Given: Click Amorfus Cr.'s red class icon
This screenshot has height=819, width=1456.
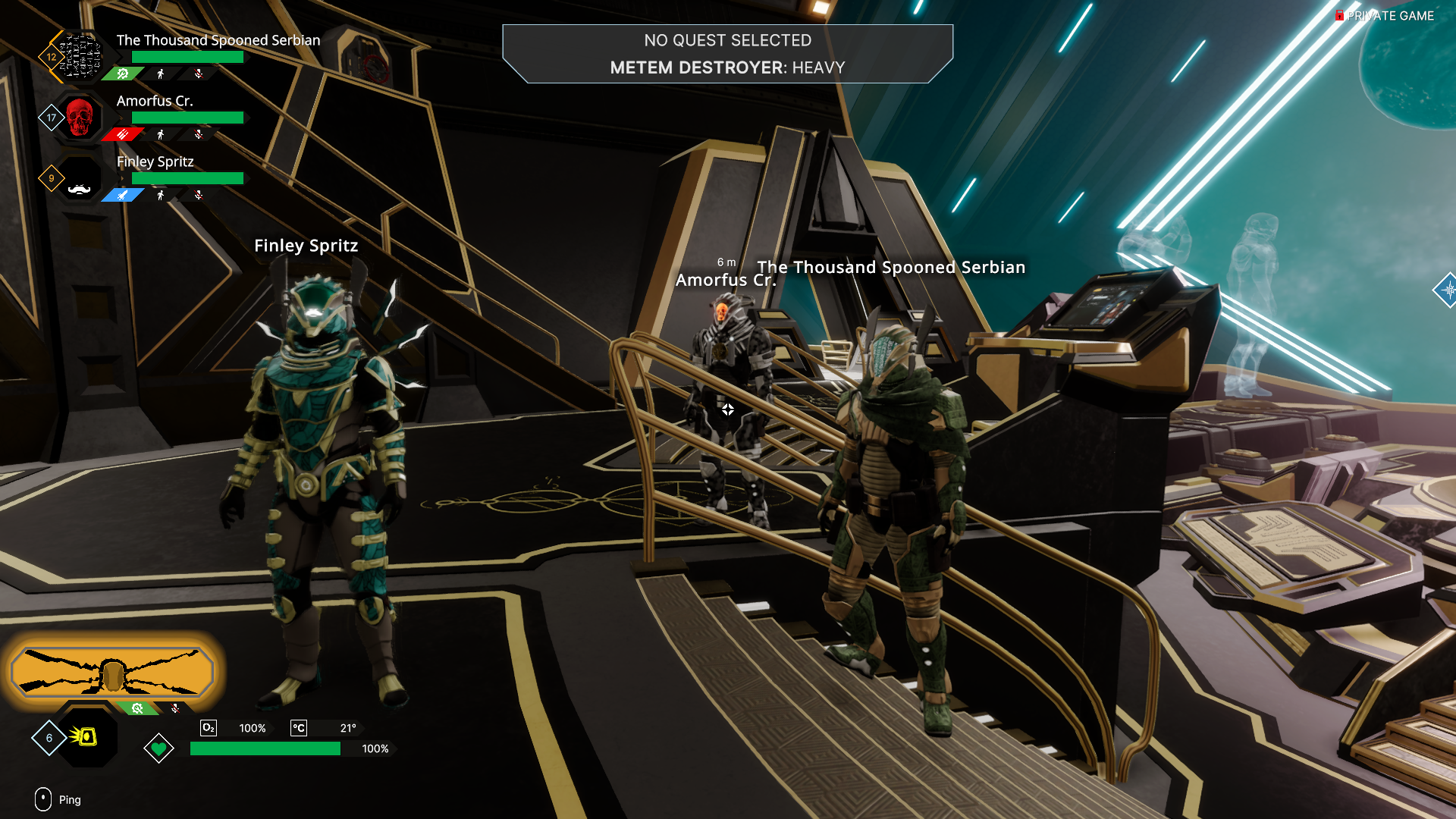Looking at the screenshot, I should click(x=123, y=134).
